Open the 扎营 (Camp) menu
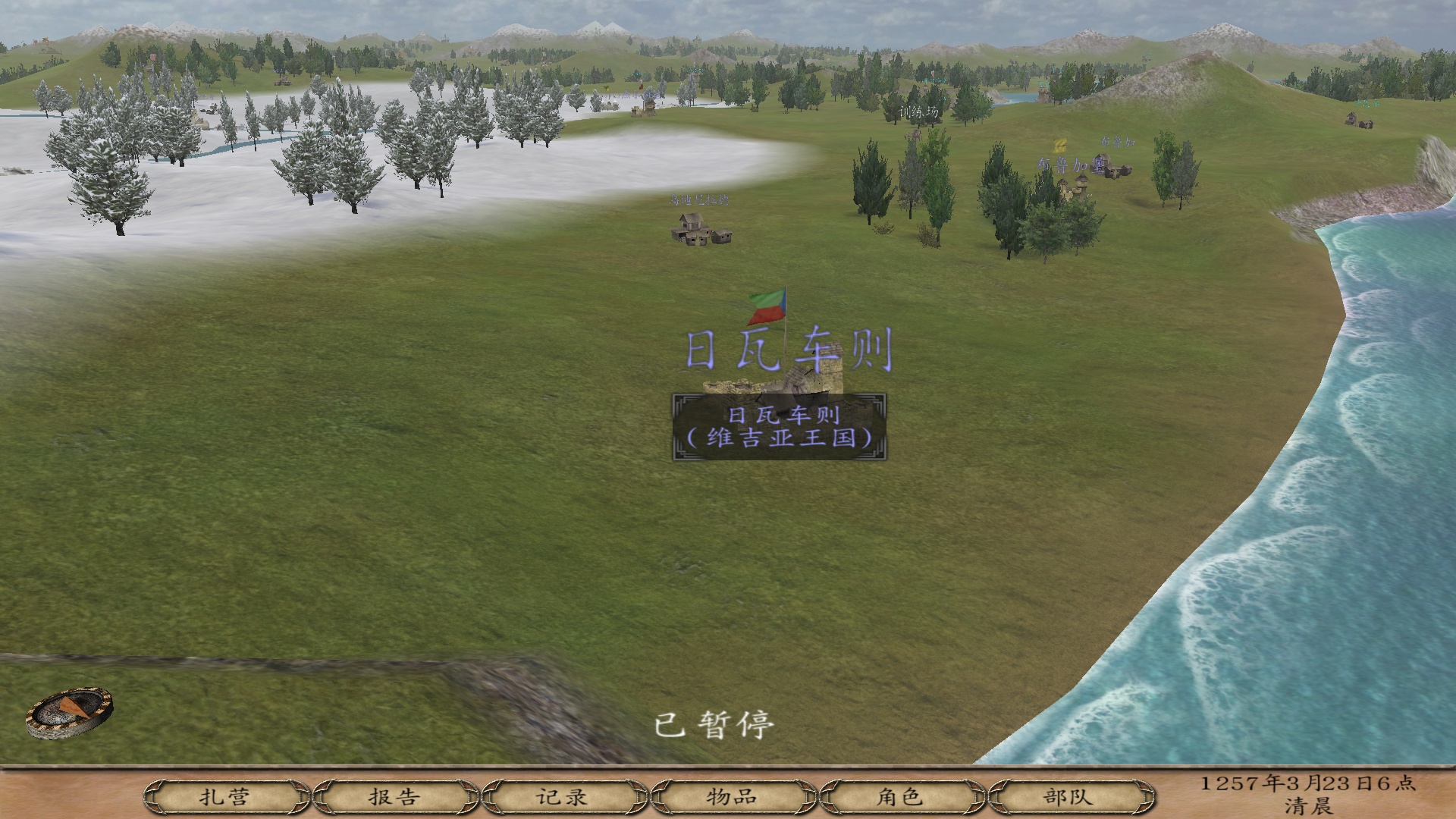Image resolution: width=1456 pixels, height=819 pixels. click(225, 797)
